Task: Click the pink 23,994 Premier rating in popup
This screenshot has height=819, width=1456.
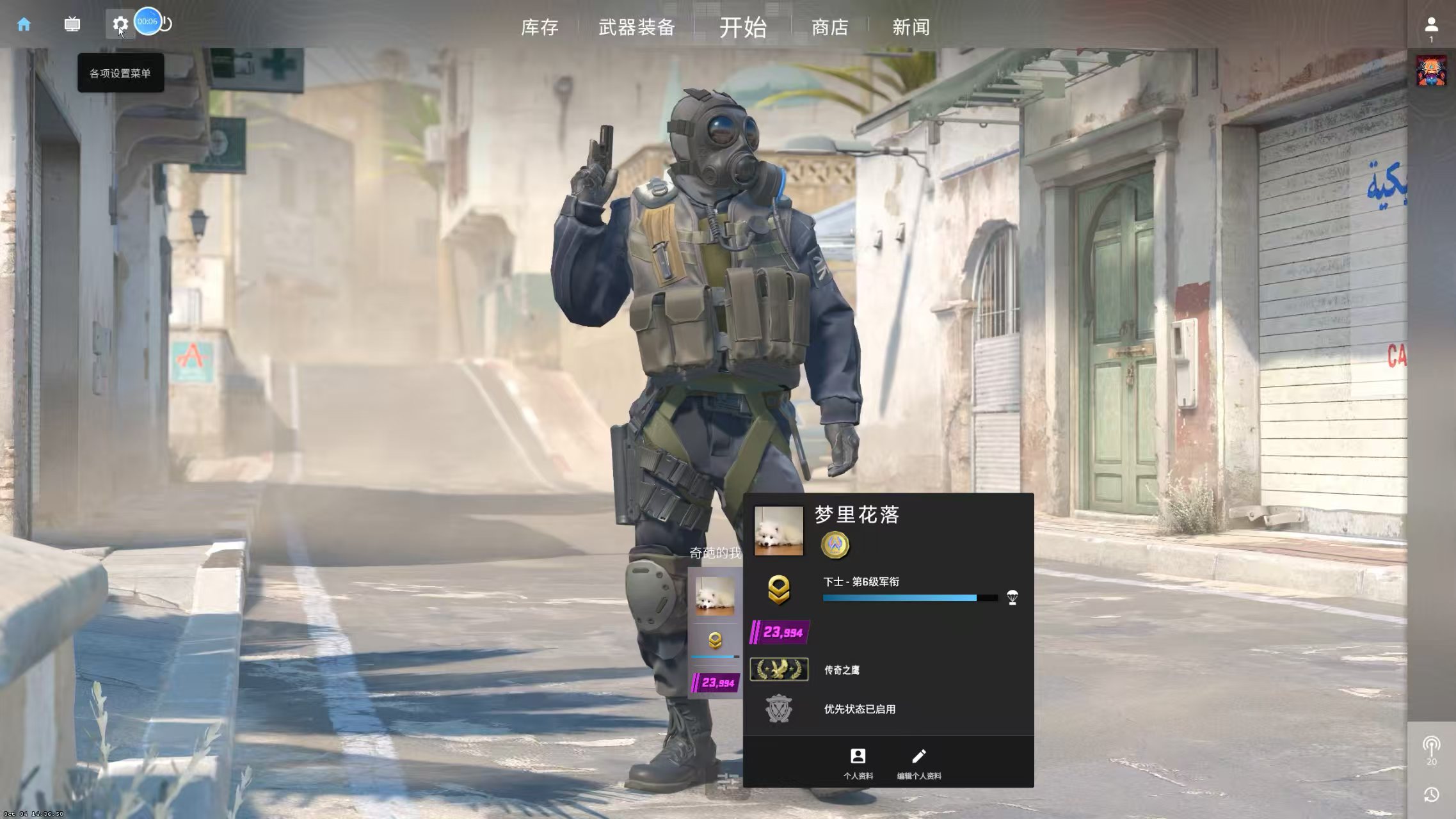Action: click(780, 632)
